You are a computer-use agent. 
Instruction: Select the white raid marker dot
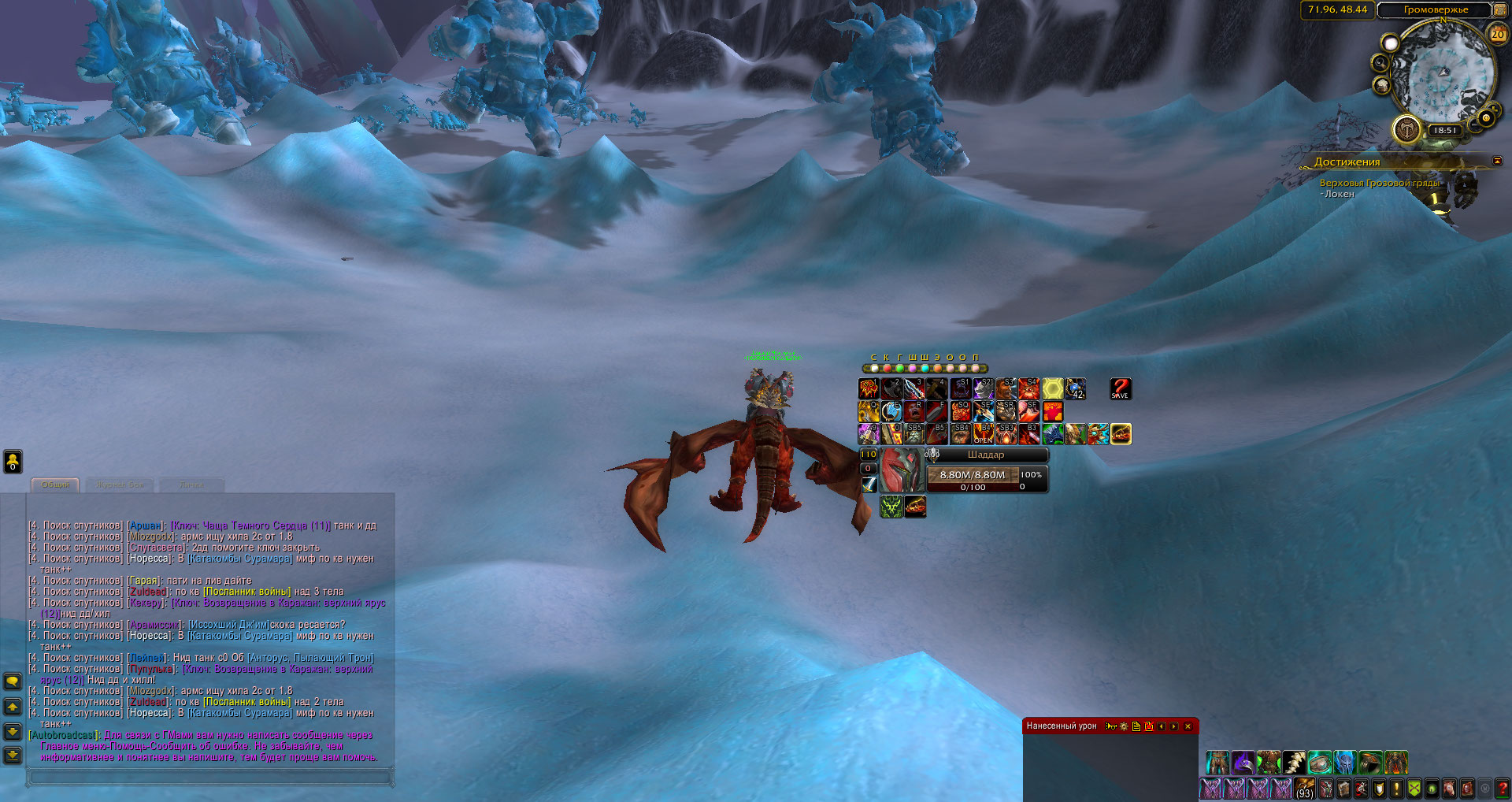[x=874, y=368]
